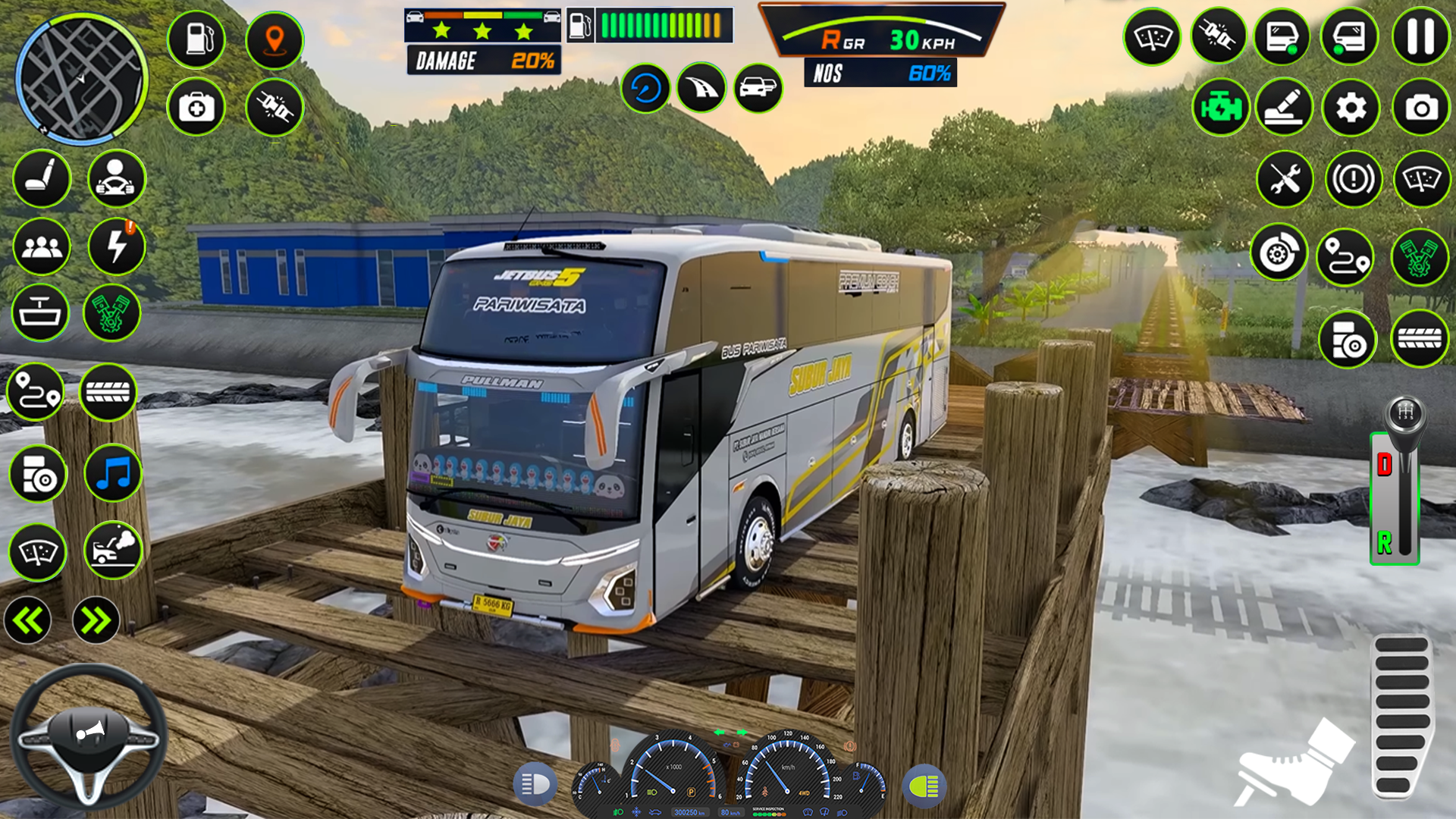Click the circular minimap
This screenshot has width=1456, height=819.
click(81, 78)
